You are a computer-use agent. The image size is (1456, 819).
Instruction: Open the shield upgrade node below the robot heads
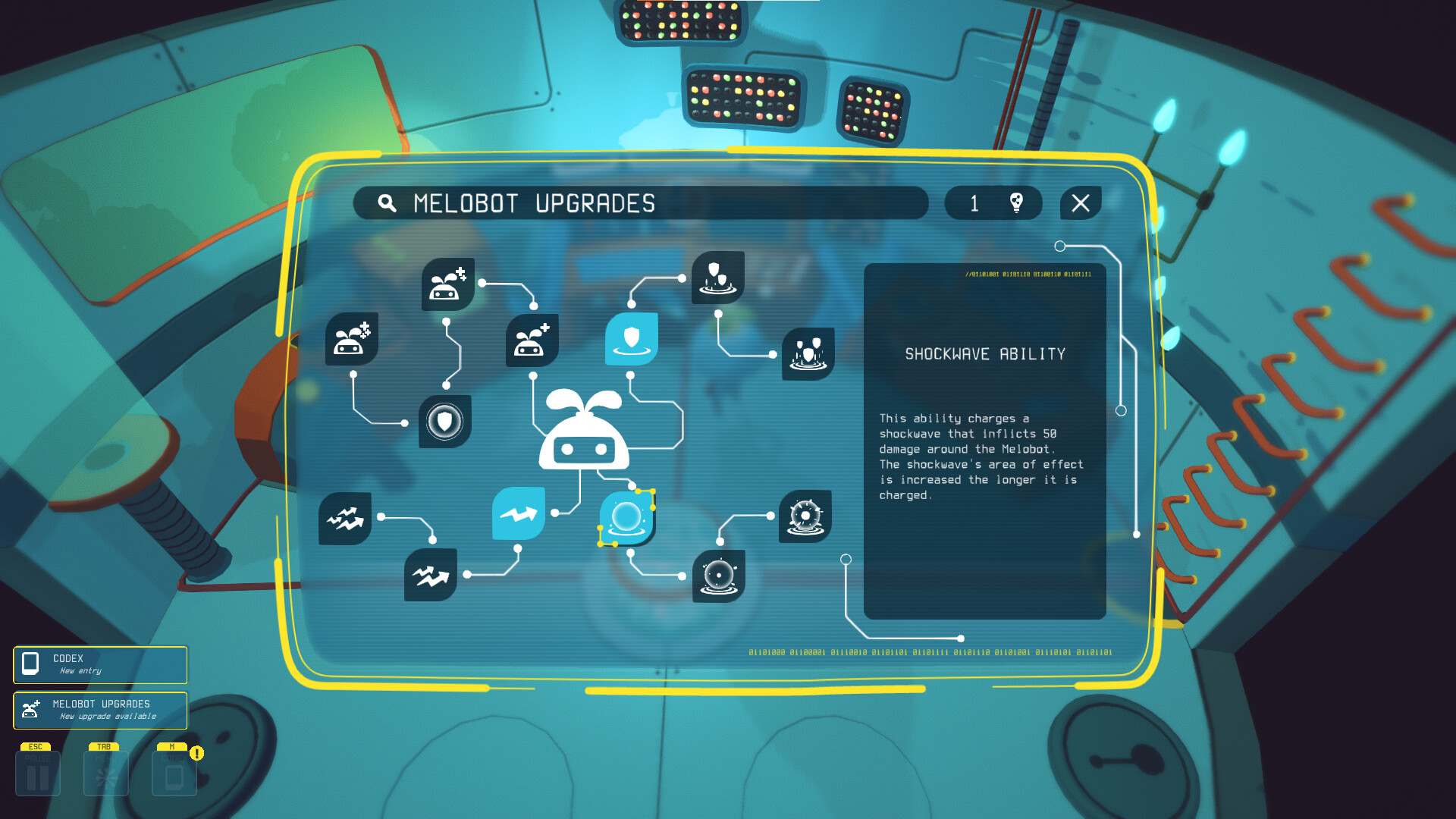(446, 421)
